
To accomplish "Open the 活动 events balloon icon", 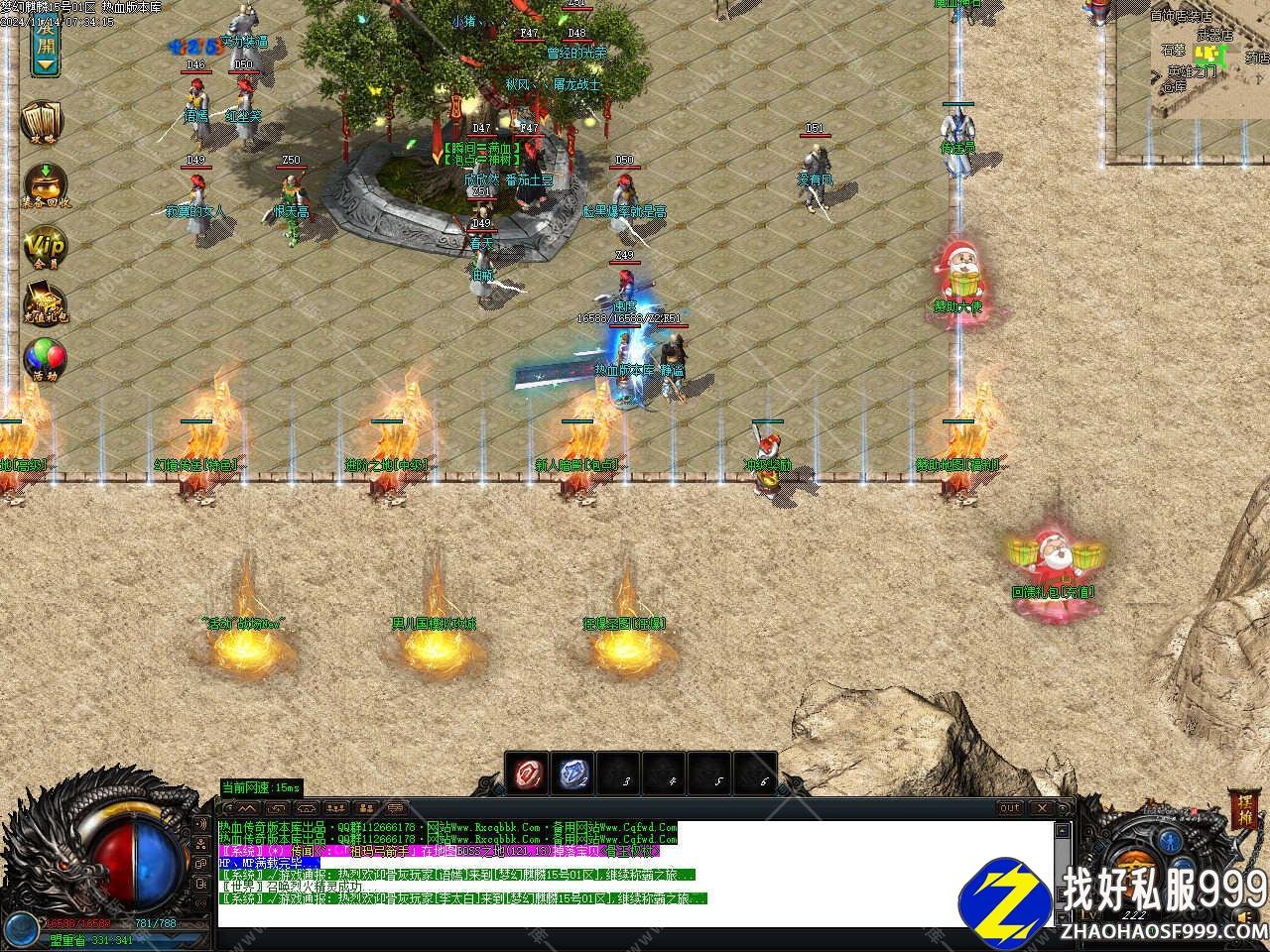I will [x=45, y=361].
